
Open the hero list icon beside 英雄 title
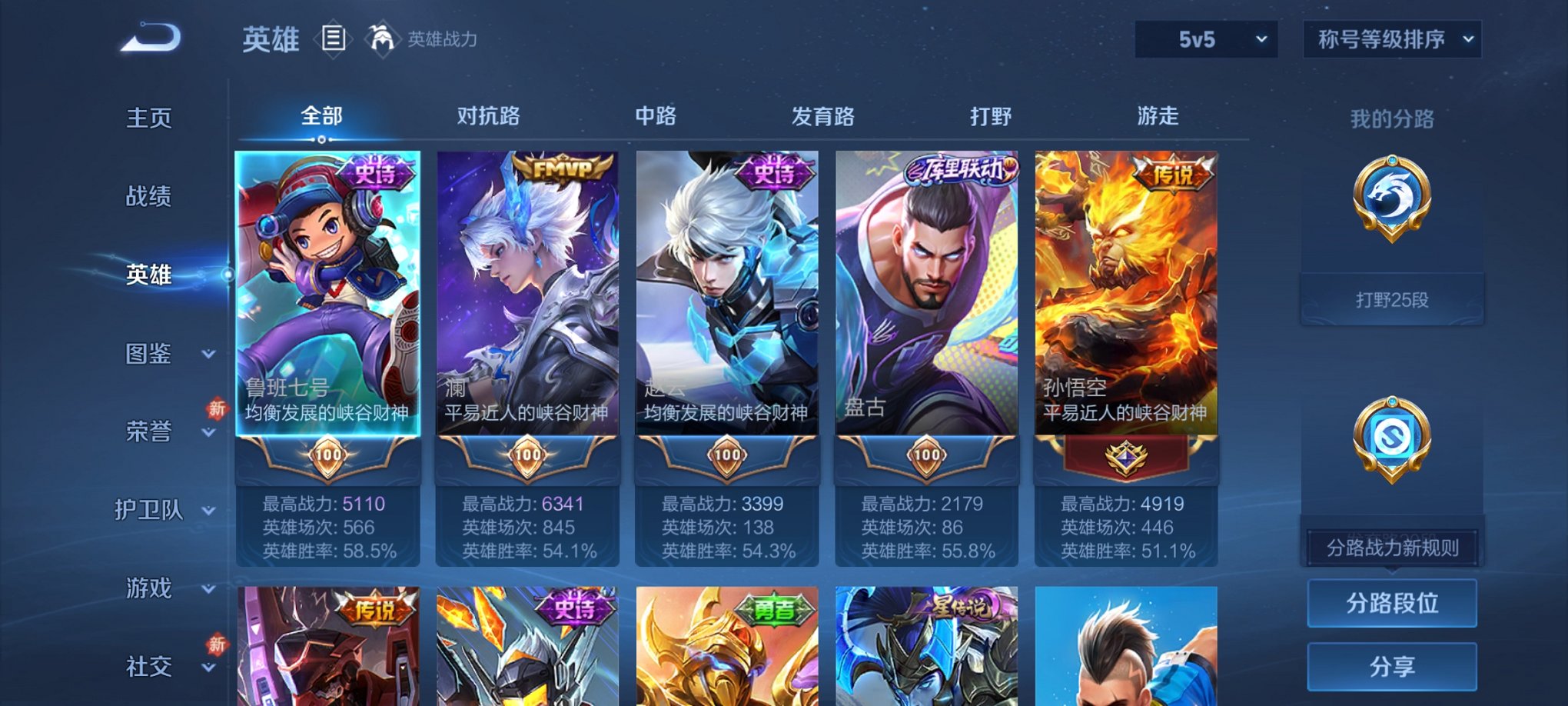pos(334,38)
